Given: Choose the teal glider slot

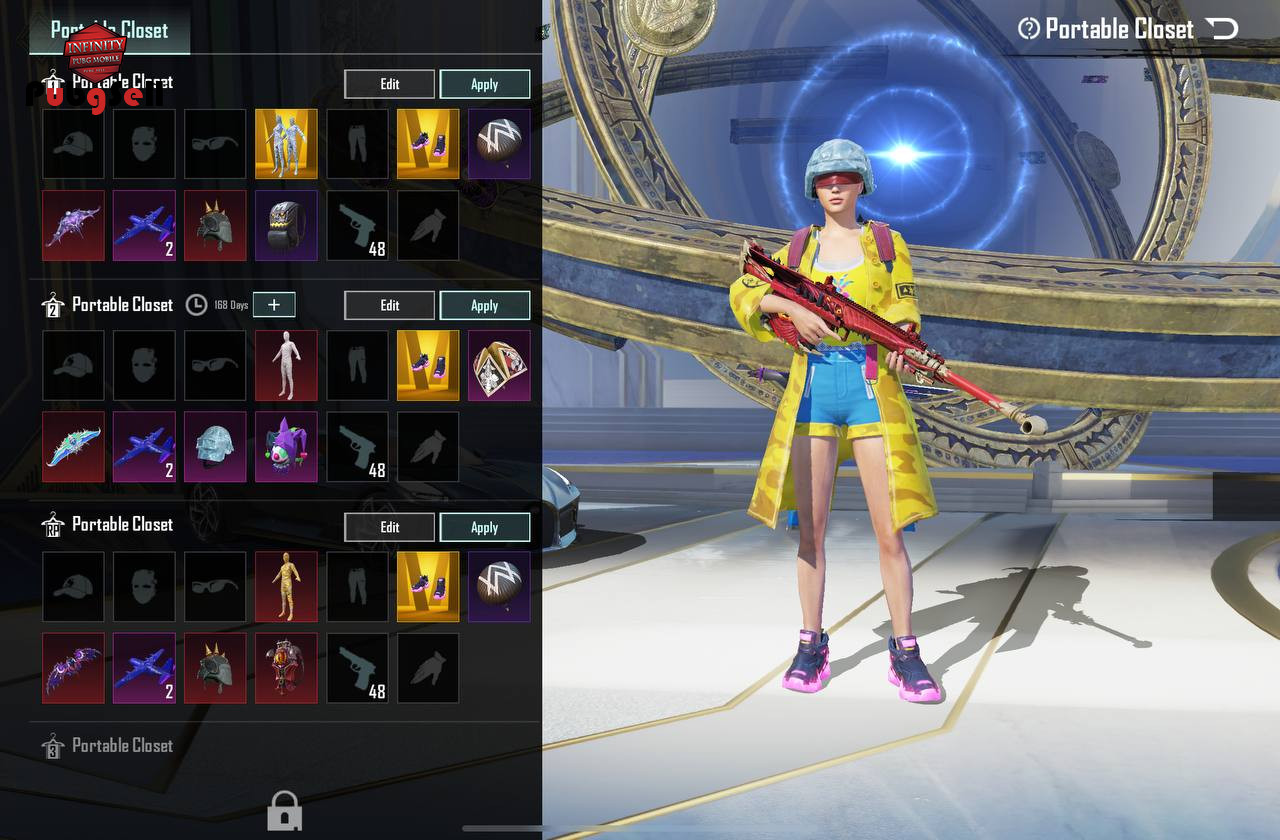Looking at the screenshot, I should point(74,447).
